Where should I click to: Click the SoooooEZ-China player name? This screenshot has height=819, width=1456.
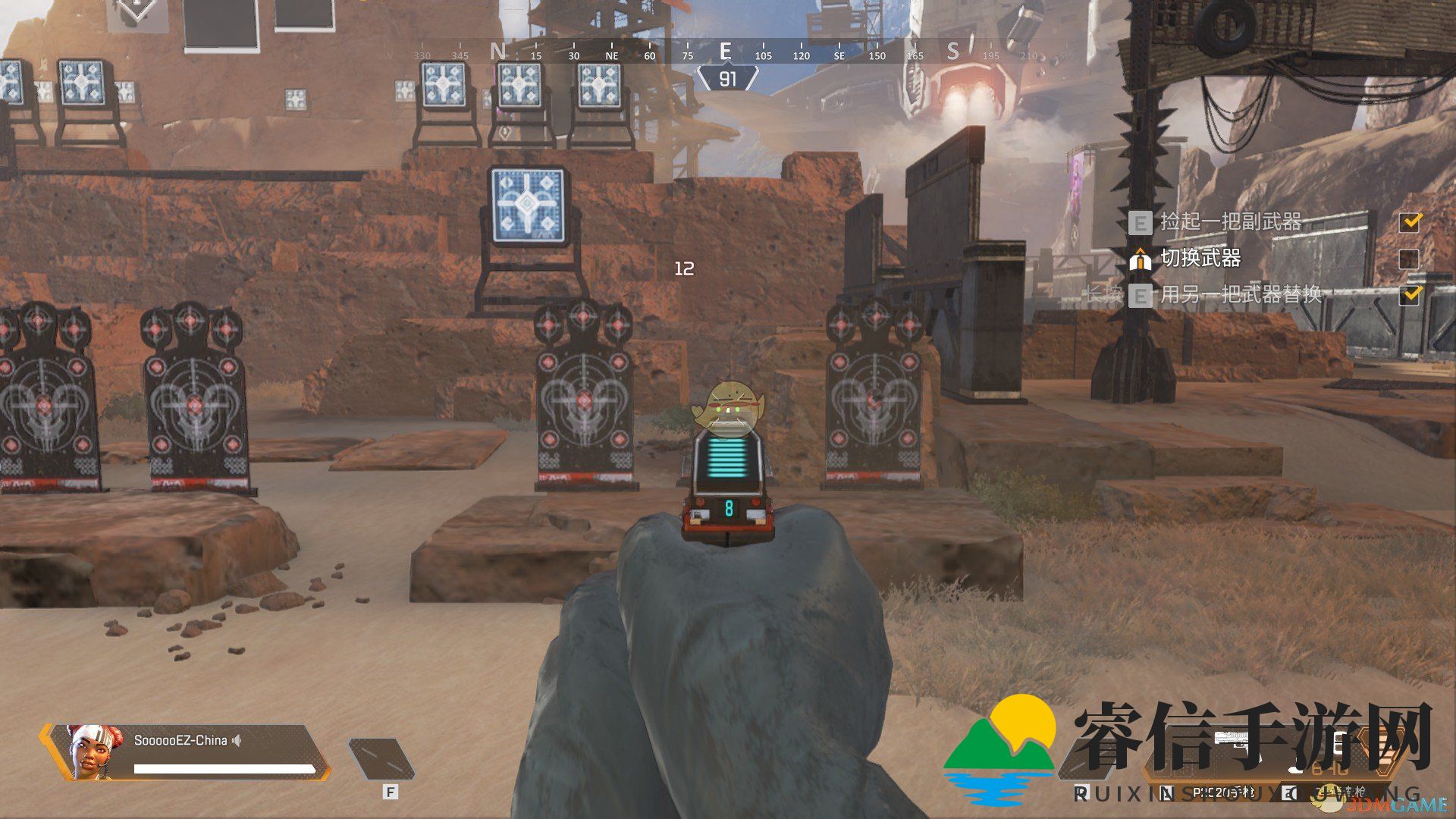pyautogui.click(x=180, y=740)
